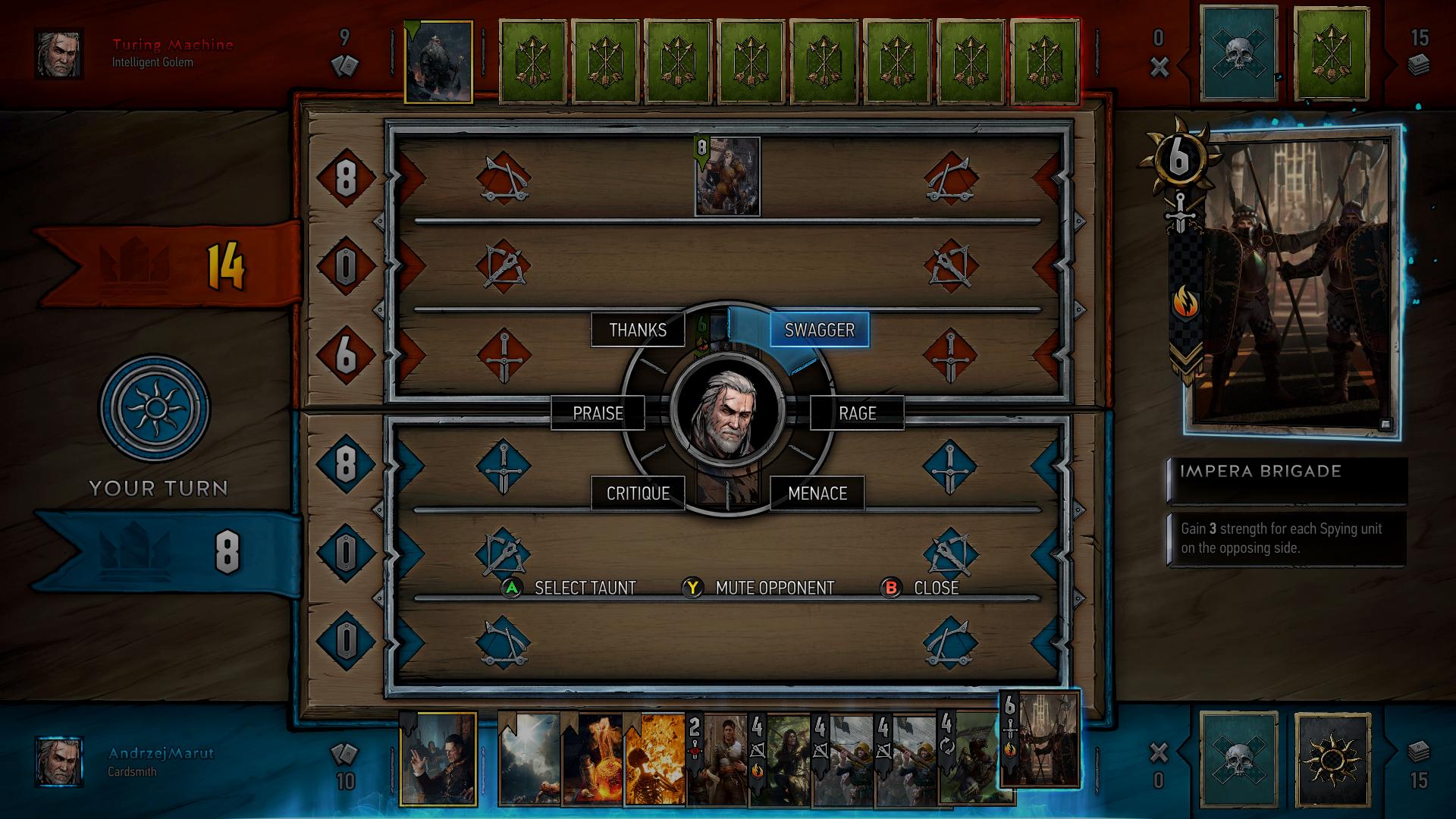Viewport: 1456px width, 819px height.
Task: Select the Thanks taunt
Action: (638, 330)
